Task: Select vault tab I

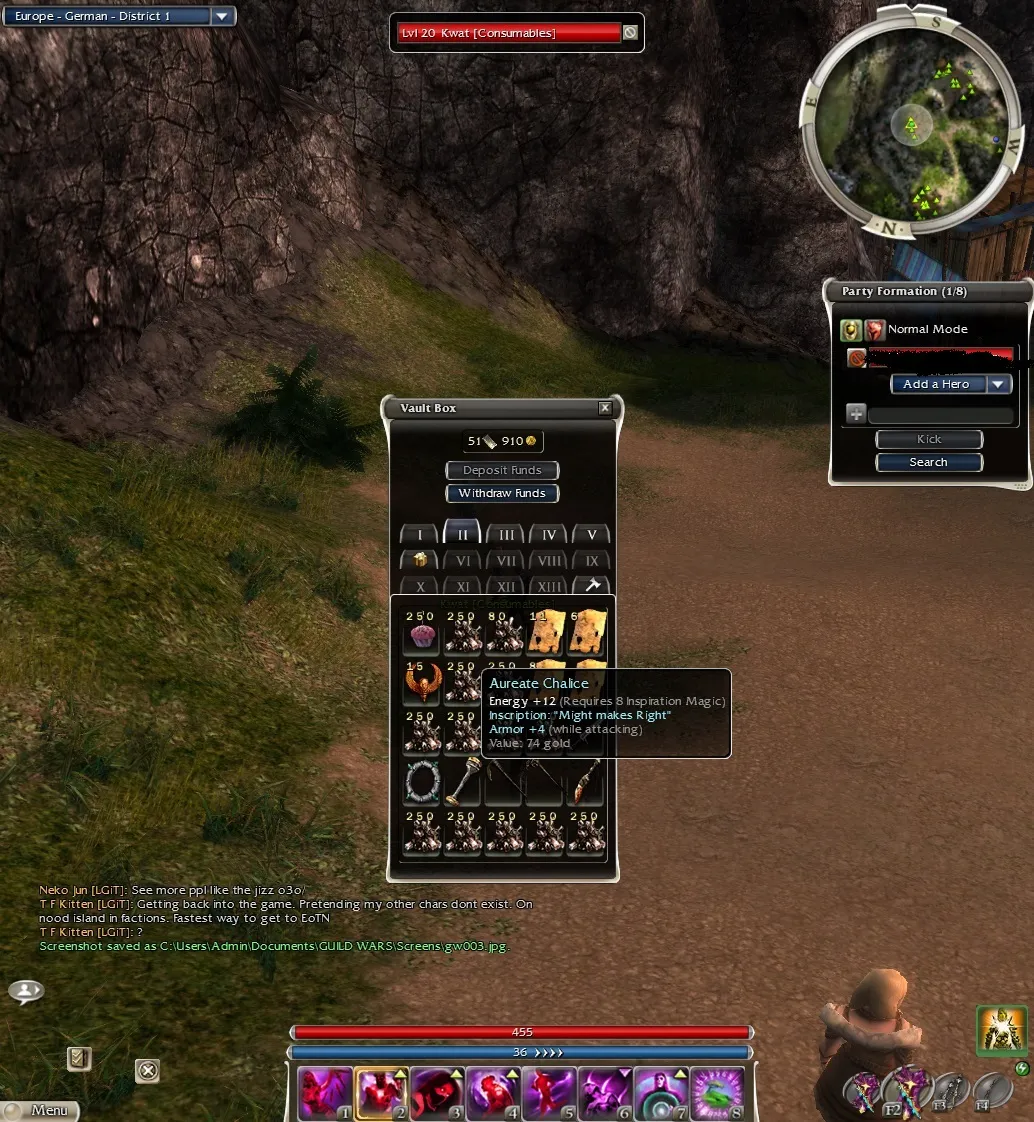Action: [x=419, y=535]
